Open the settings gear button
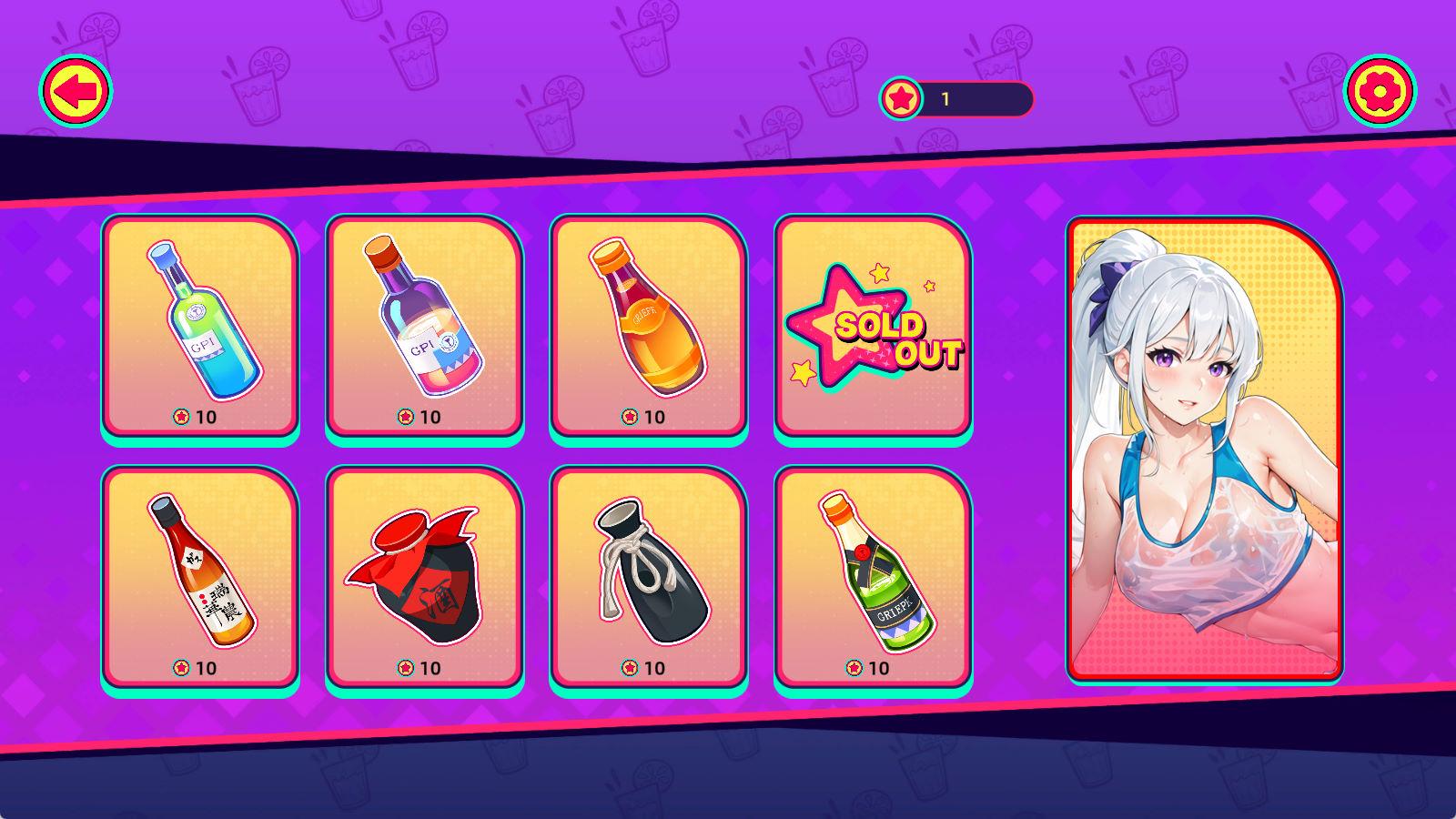The image size is (1456, 819). tap(1380, 91)
